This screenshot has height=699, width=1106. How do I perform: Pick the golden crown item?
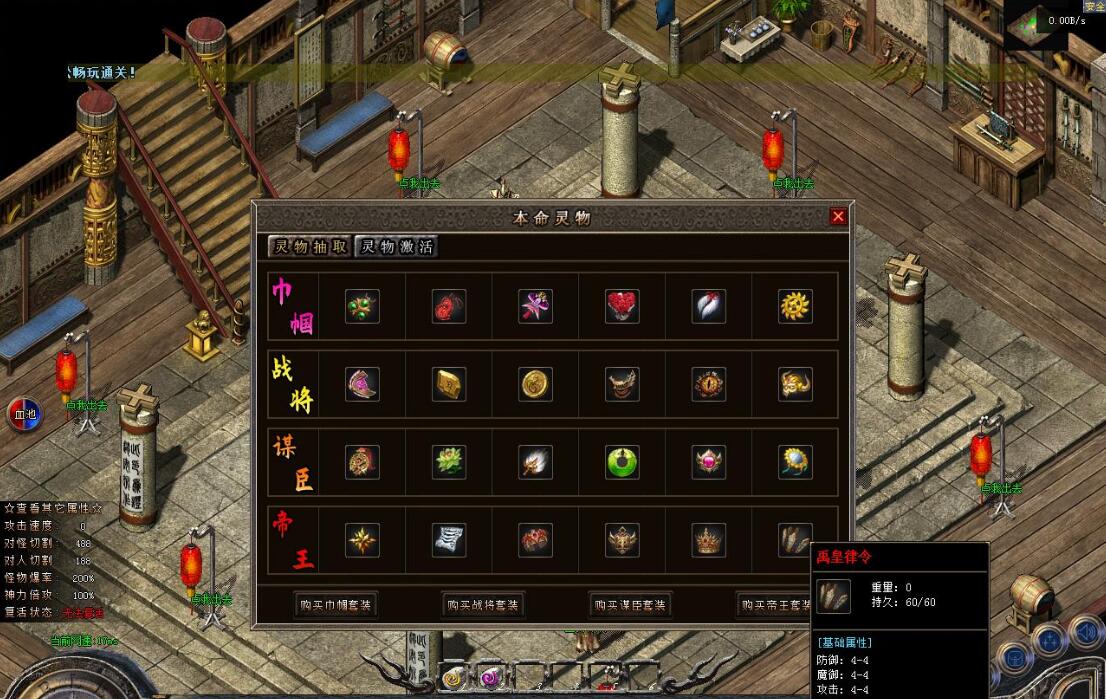tap(709, 540)
